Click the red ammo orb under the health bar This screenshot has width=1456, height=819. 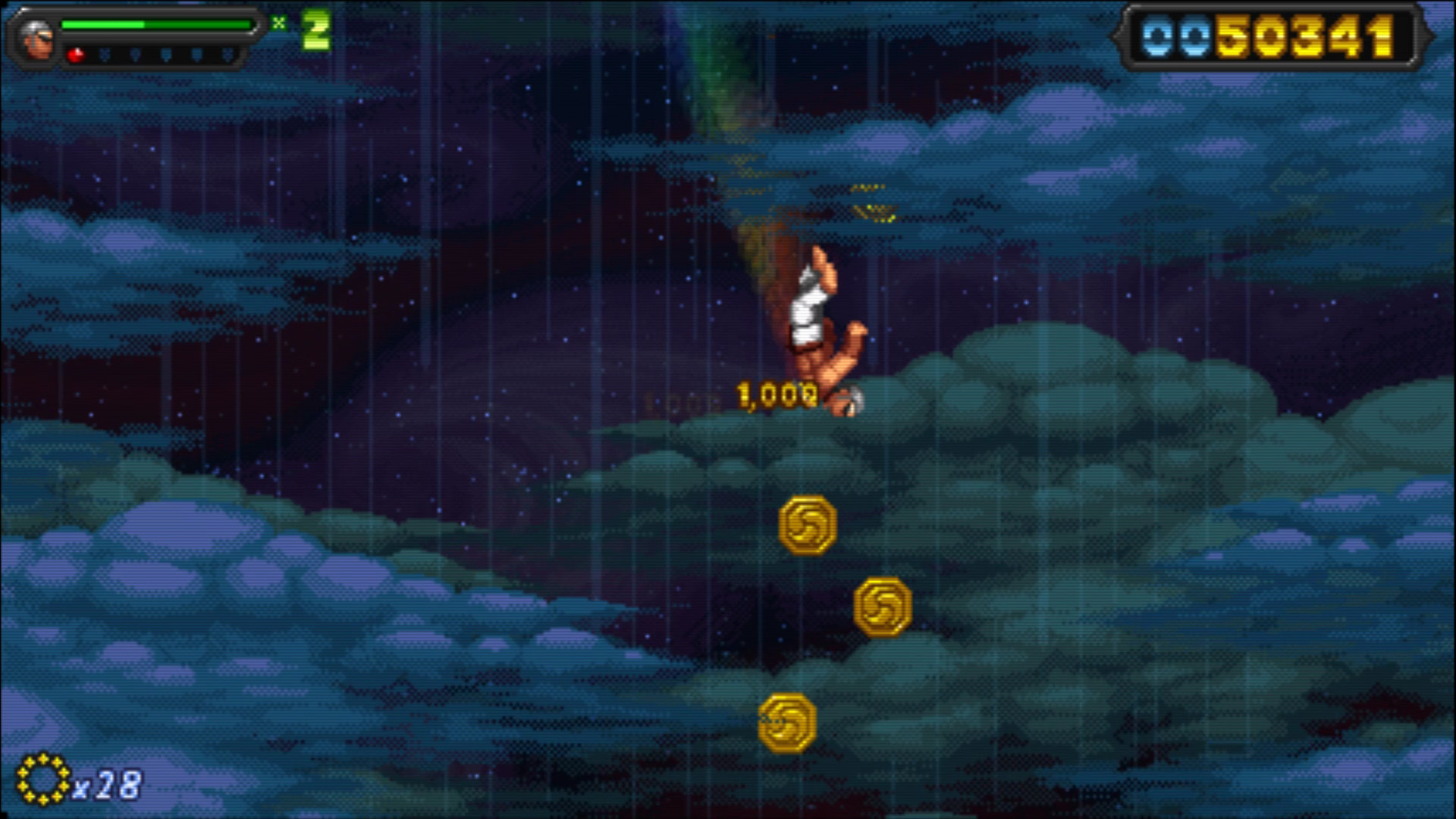[75, 55]
